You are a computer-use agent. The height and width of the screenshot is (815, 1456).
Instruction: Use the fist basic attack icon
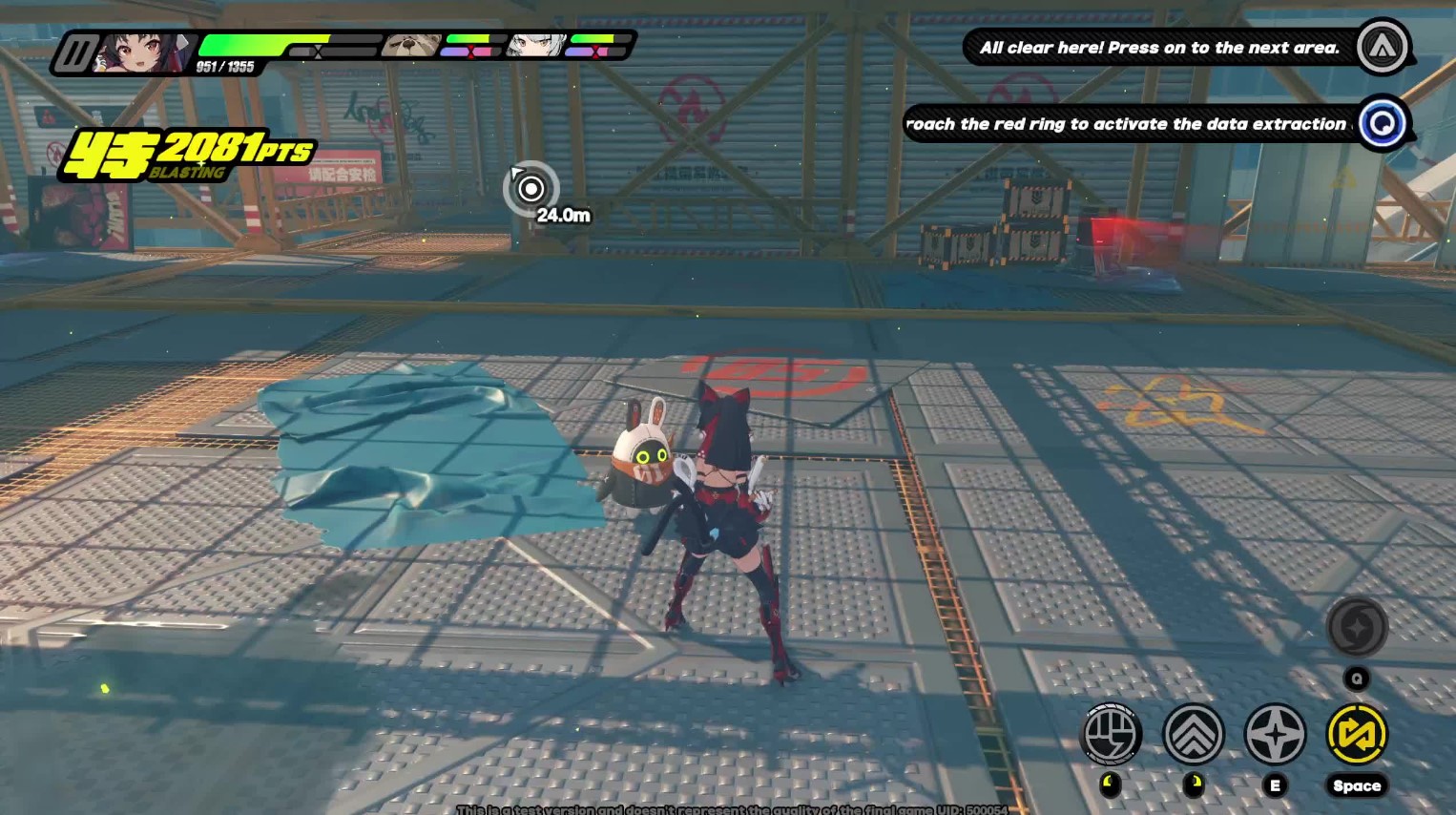click(1111, 734)
